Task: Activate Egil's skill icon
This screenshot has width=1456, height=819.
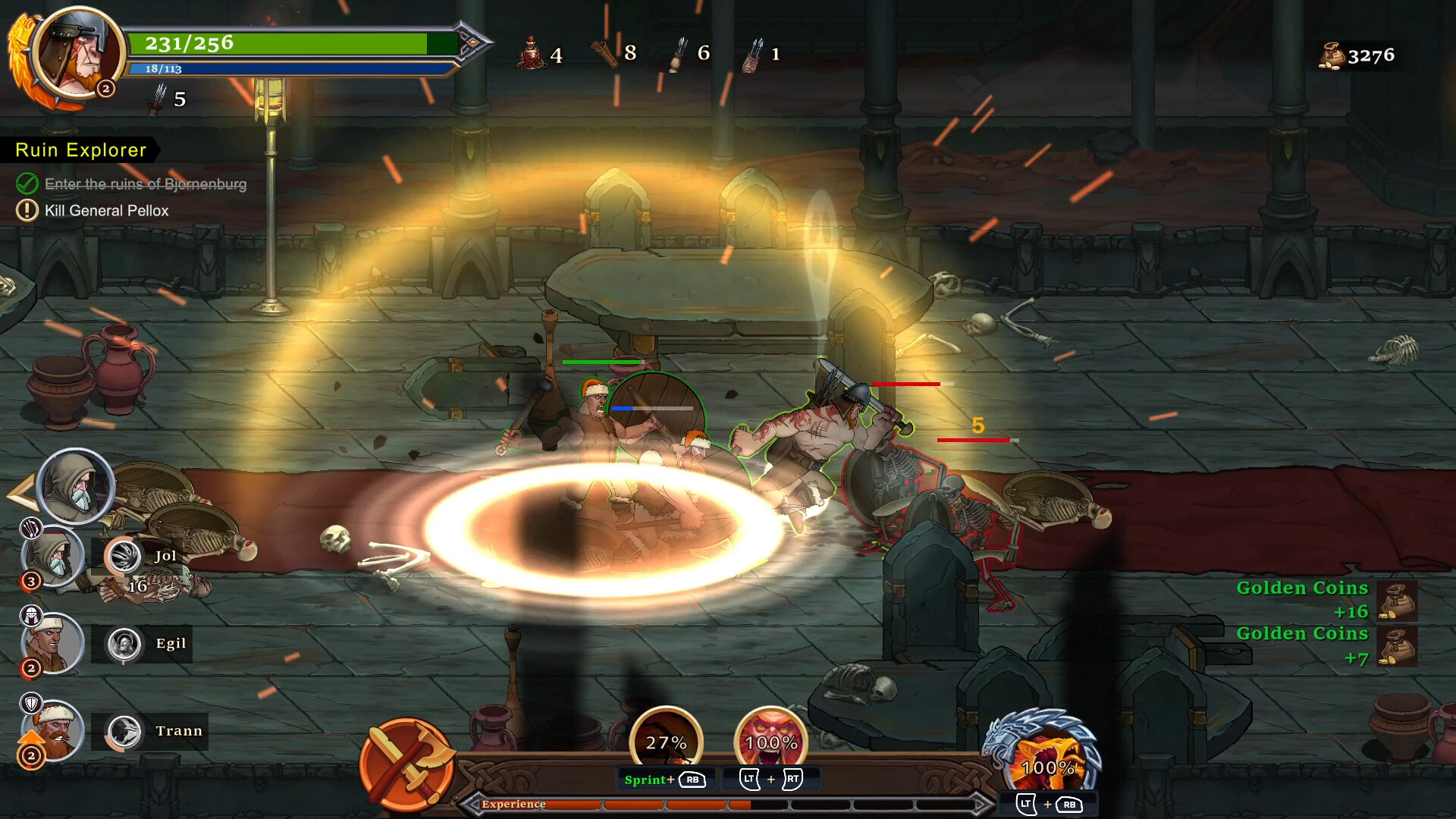Action: (124, 645)
